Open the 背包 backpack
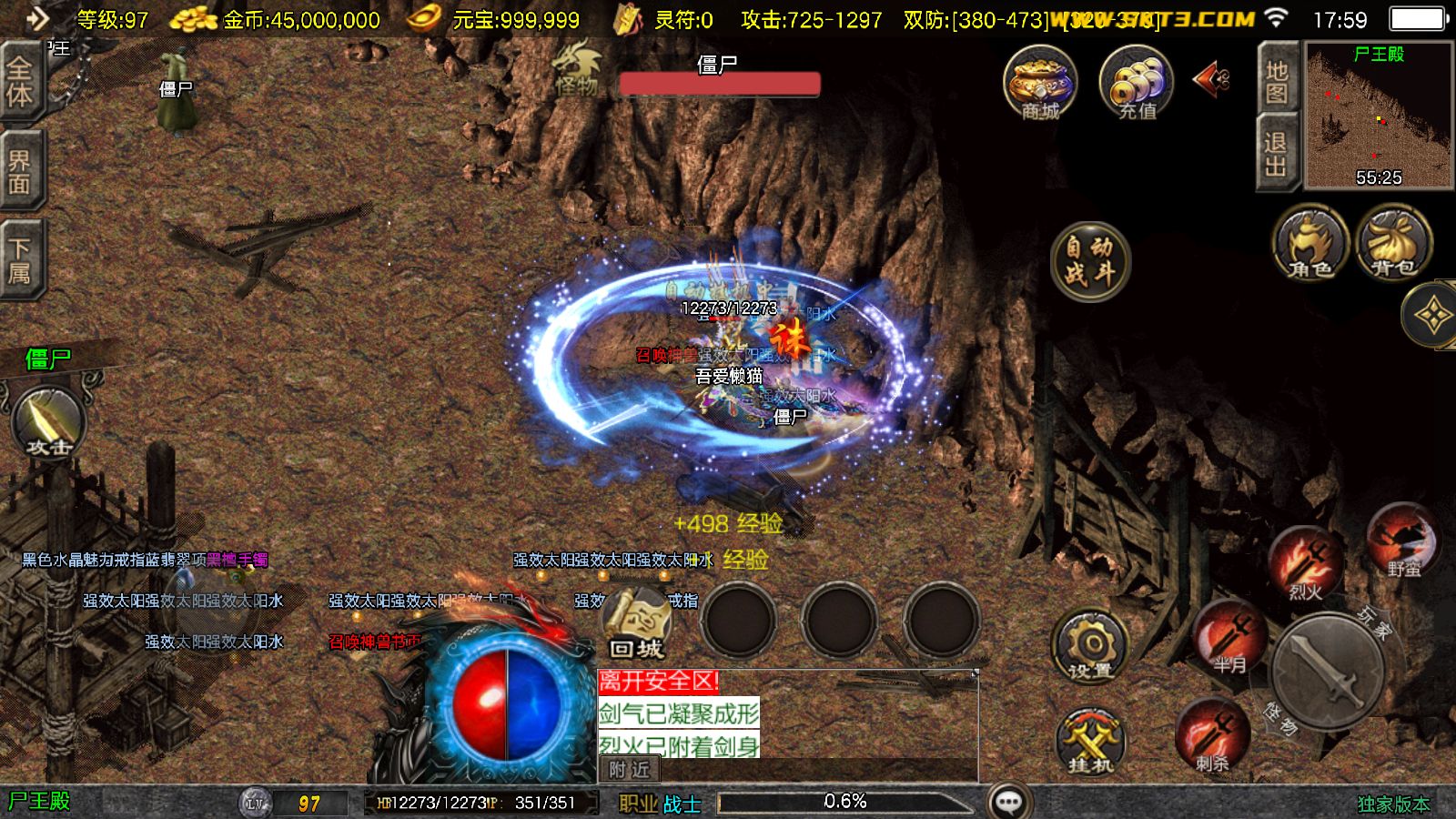The image size is (1456, 819). coord(1393,242)
